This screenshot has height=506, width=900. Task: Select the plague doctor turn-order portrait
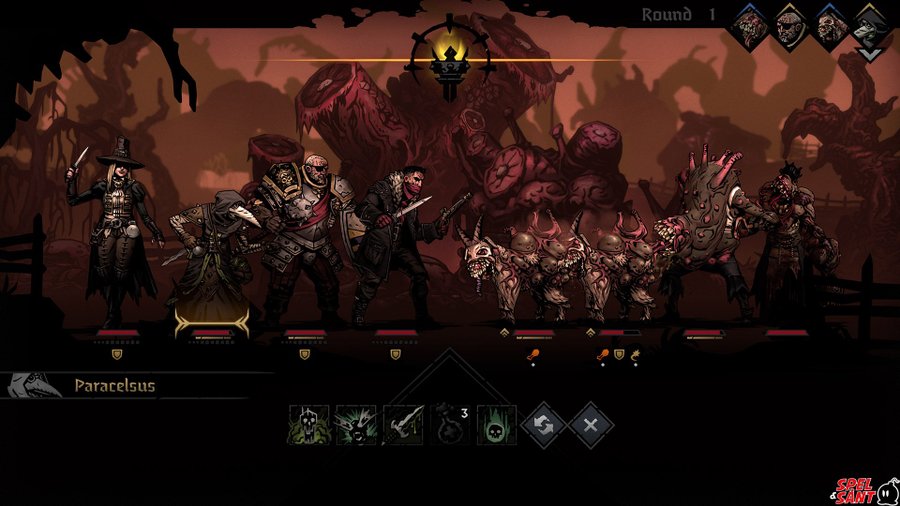[871, 27]
